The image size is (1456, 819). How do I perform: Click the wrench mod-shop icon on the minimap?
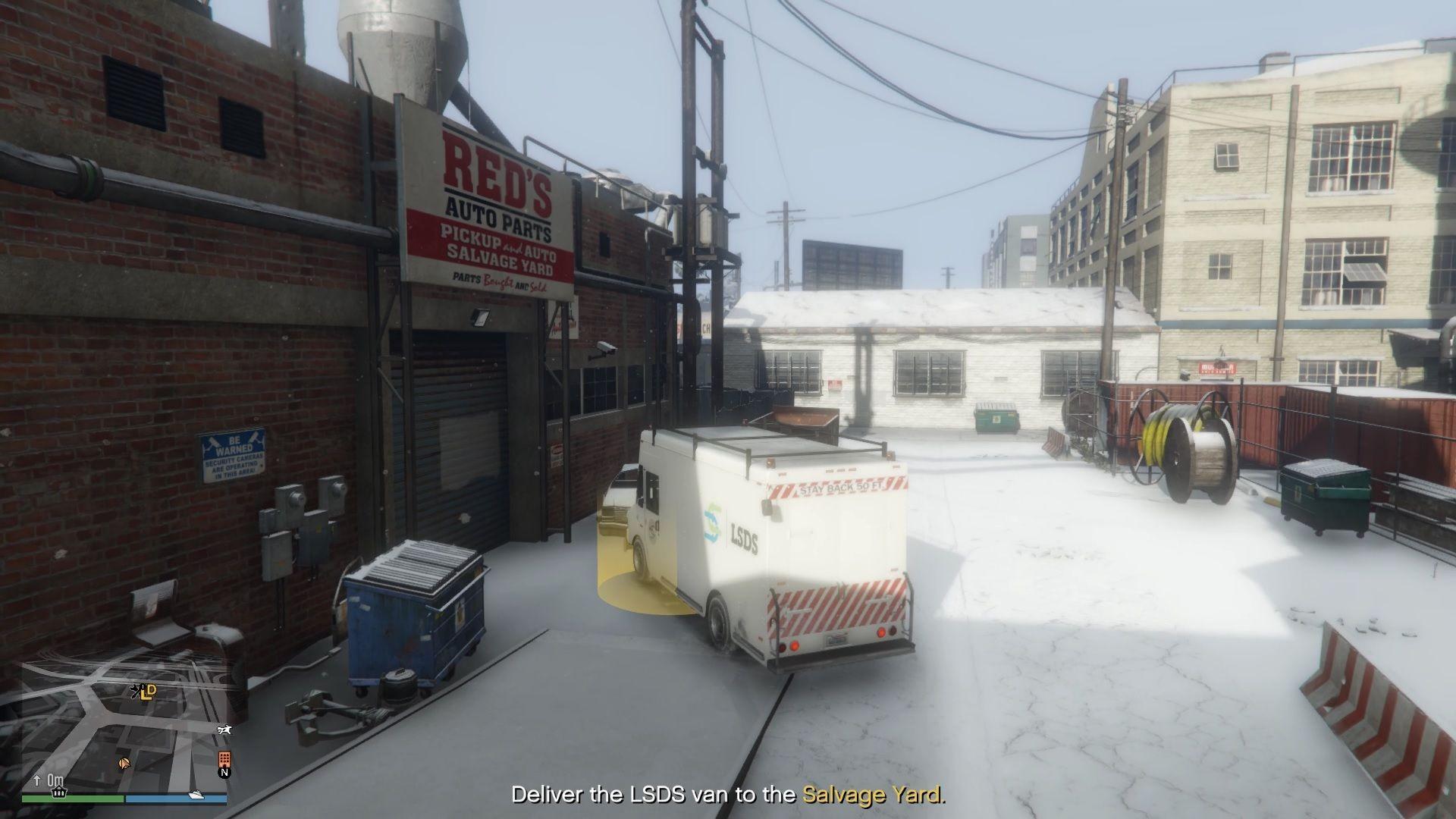tap(135, 692)
